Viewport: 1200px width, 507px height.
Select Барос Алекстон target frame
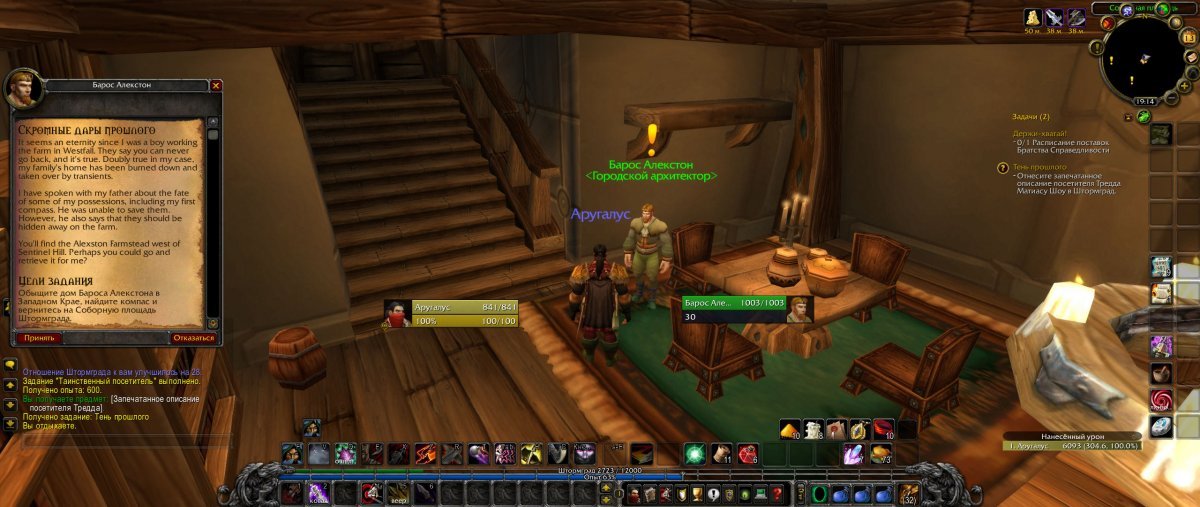click(747, 308)
